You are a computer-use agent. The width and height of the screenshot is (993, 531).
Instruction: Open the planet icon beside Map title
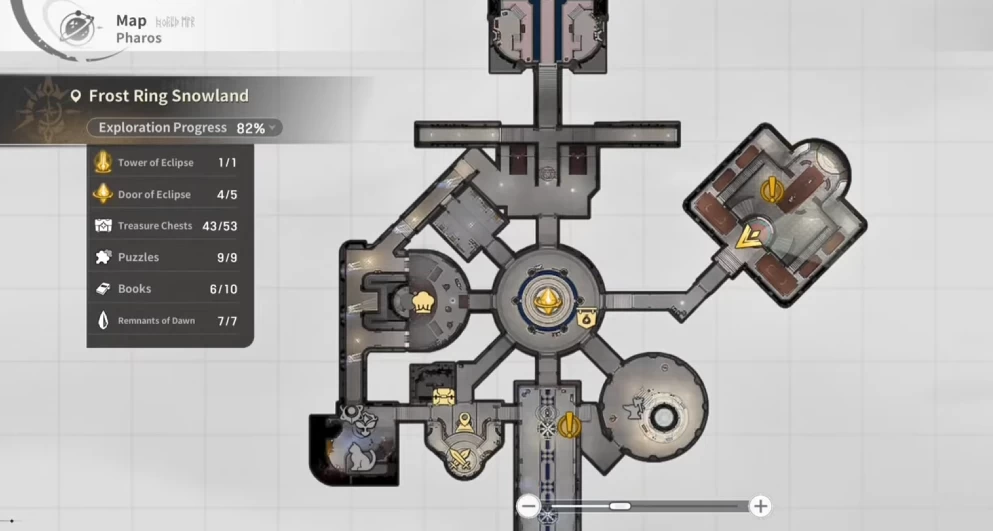[x=77, y=27]
